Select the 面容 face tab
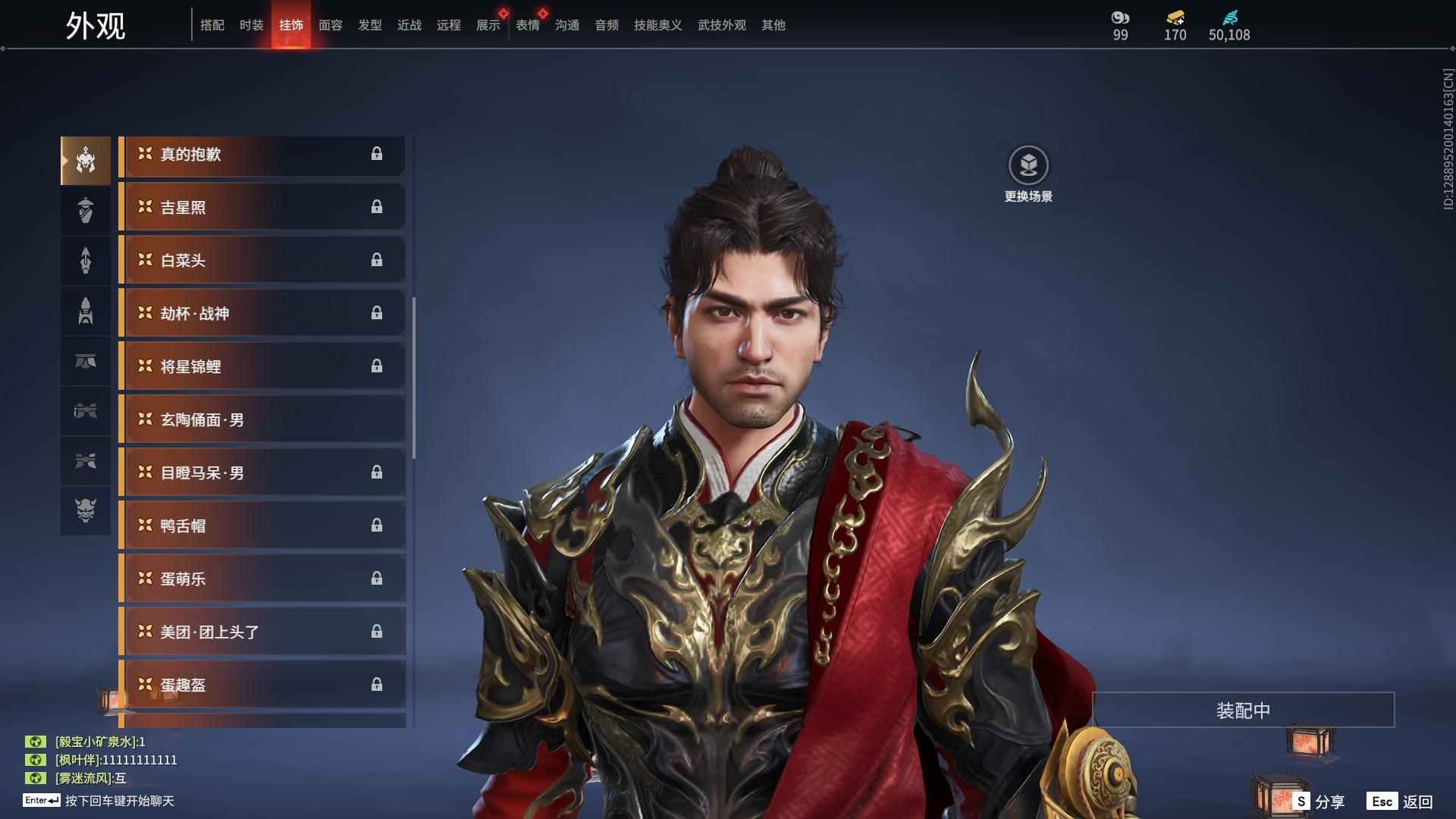Image resolution: width=1456 pixels, height=819 pixels. pyautogui.click(x=330, y=25)
